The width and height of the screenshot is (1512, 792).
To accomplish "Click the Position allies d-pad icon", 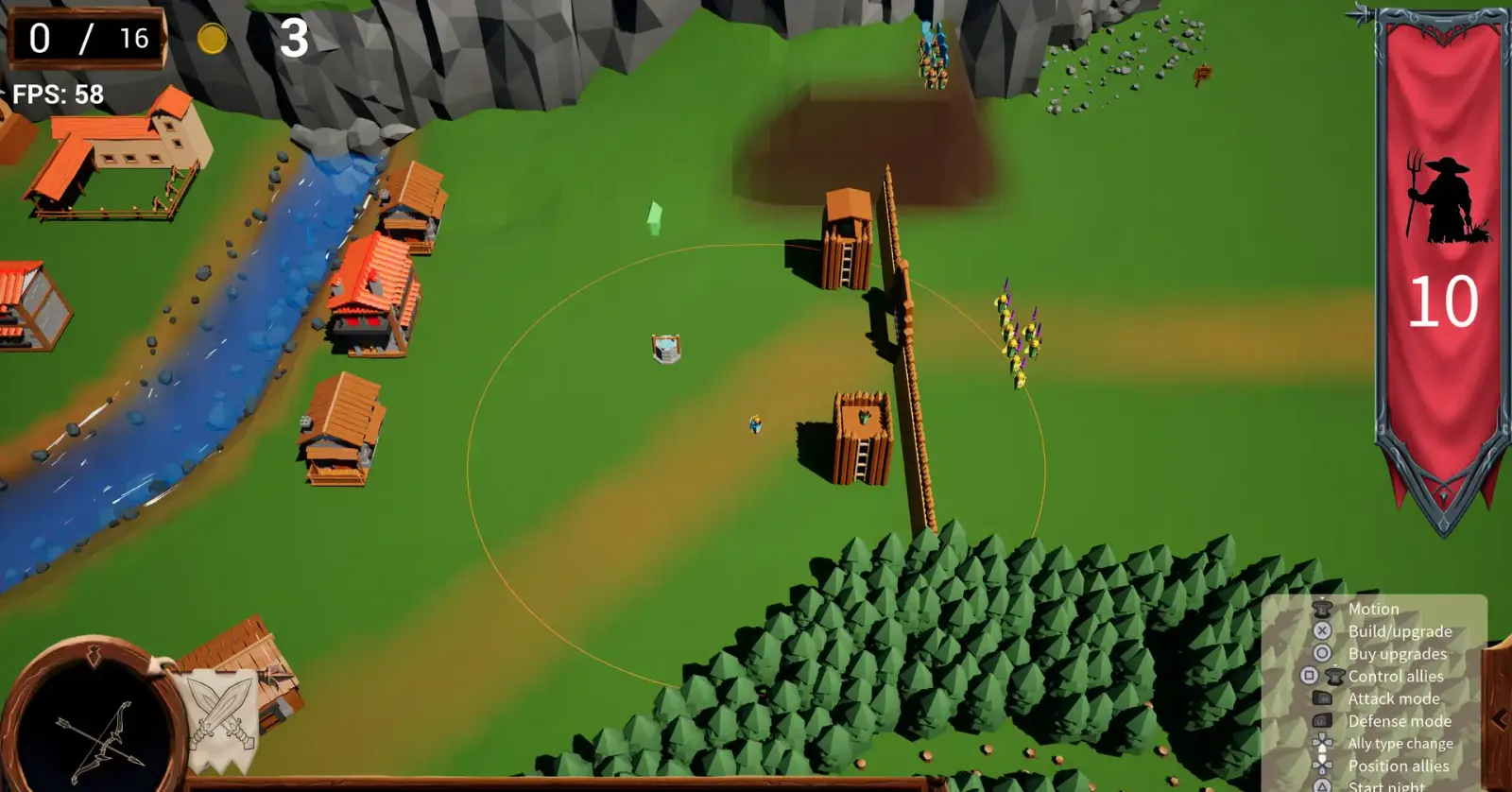I will pyautogui.click(x=1320, y=766).
